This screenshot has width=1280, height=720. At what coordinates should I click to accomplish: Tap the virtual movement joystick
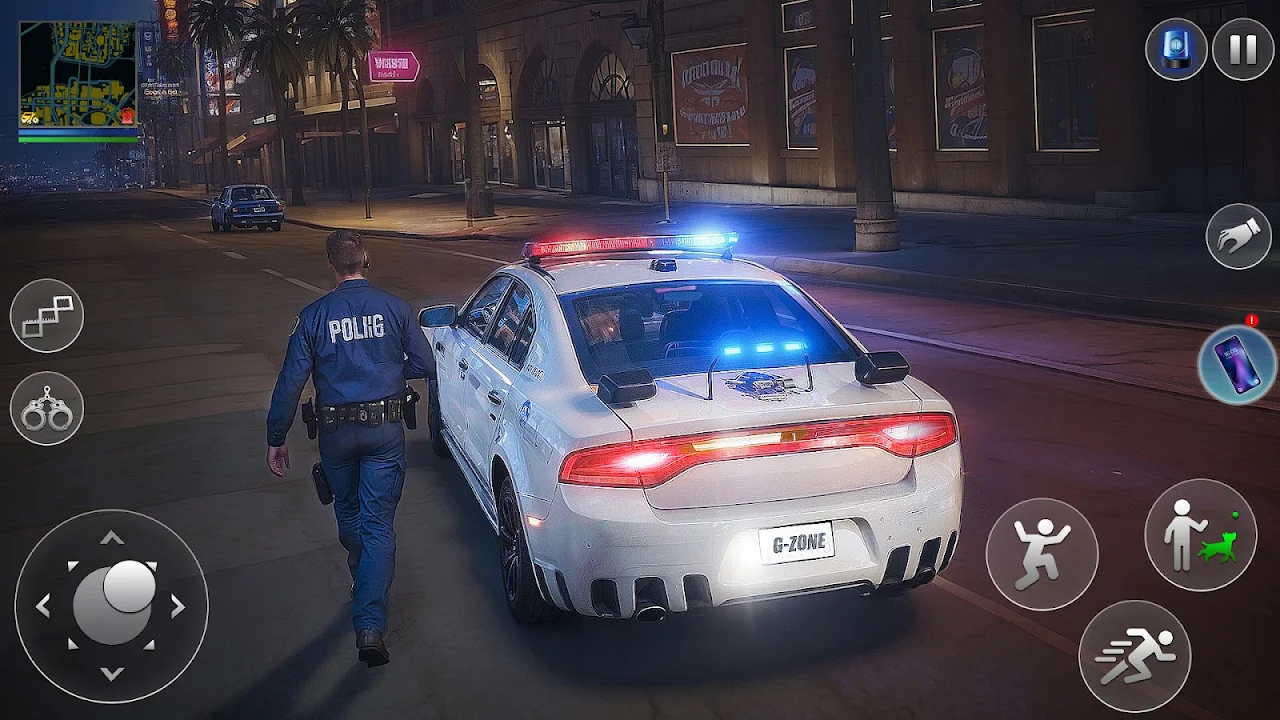112,605
